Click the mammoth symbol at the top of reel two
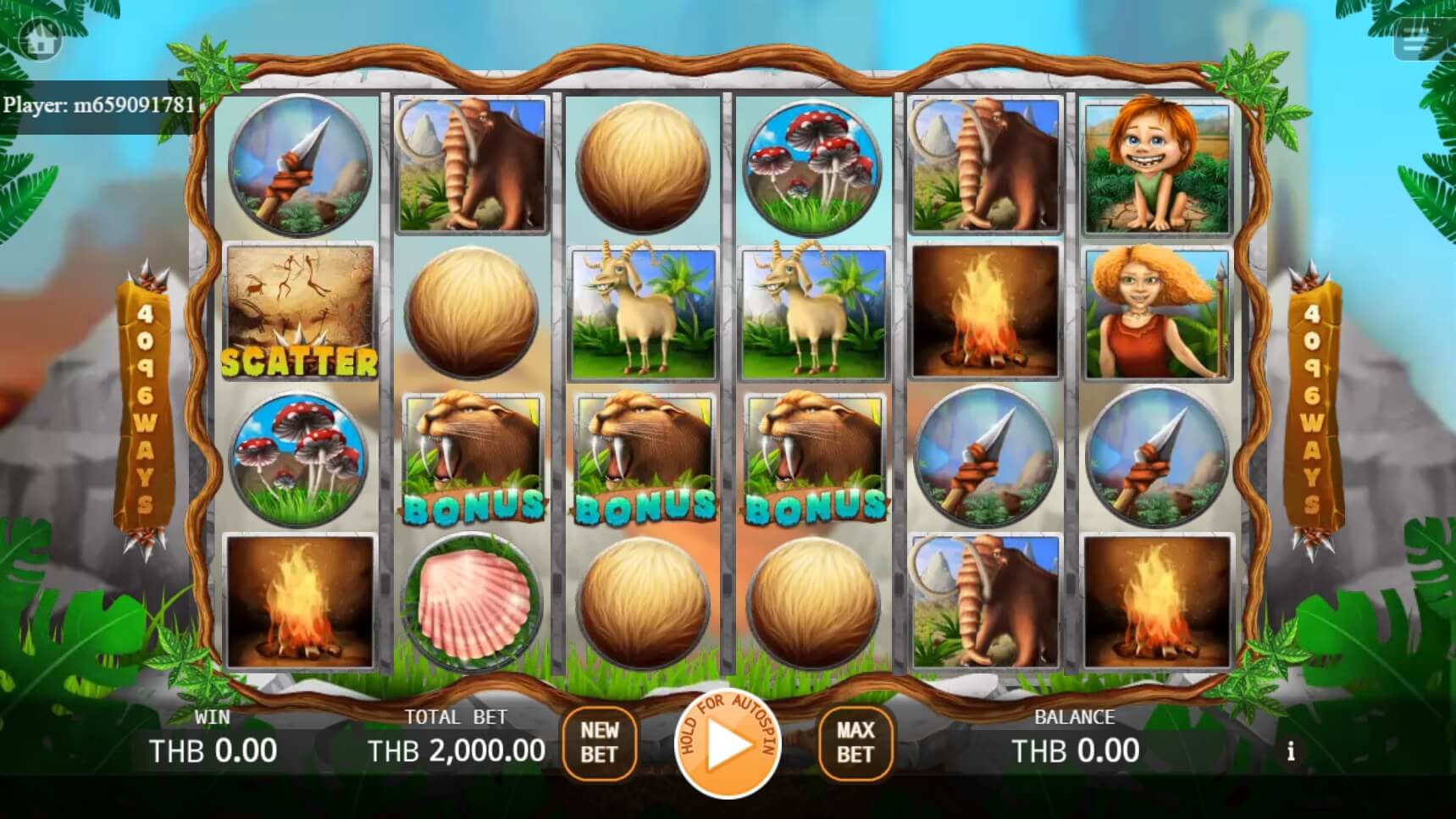This screenshot has height=819, width=1456. [x=470, y=166]
